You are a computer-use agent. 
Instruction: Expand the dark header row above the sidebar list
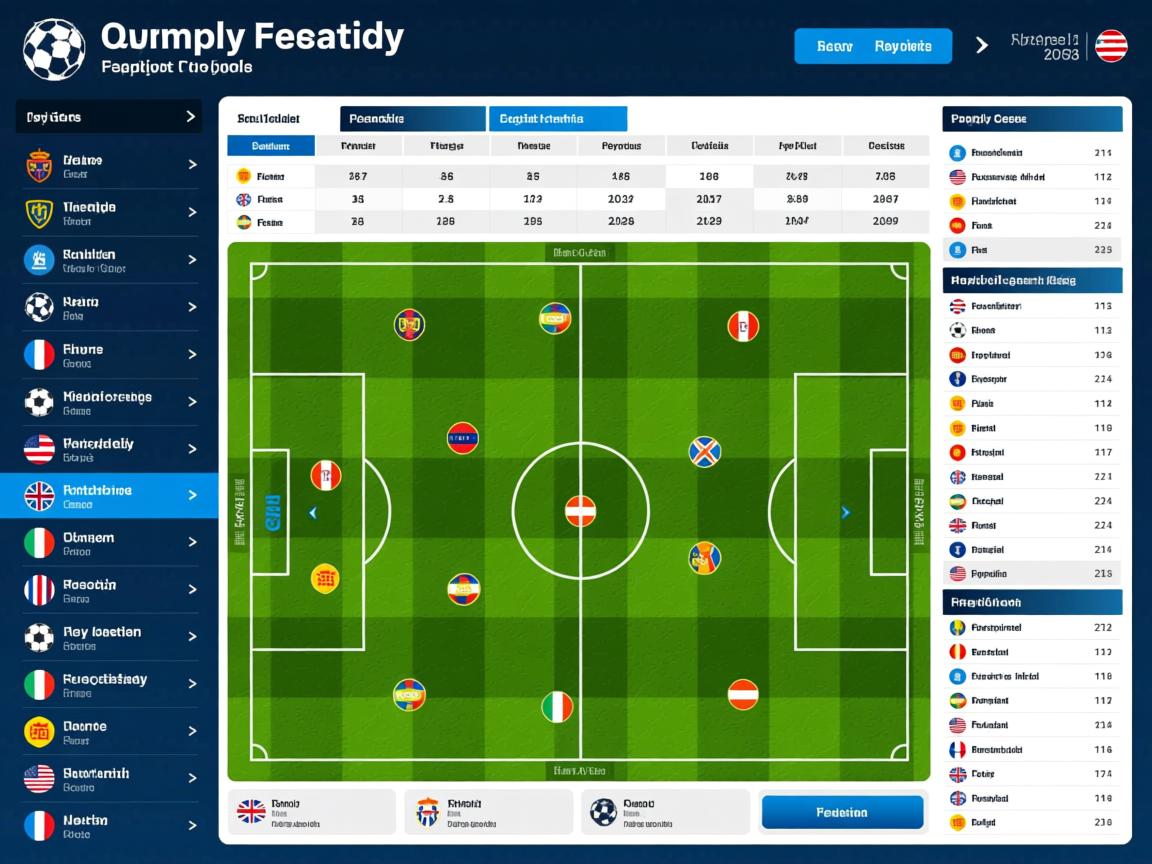click(x=109, y=117)
